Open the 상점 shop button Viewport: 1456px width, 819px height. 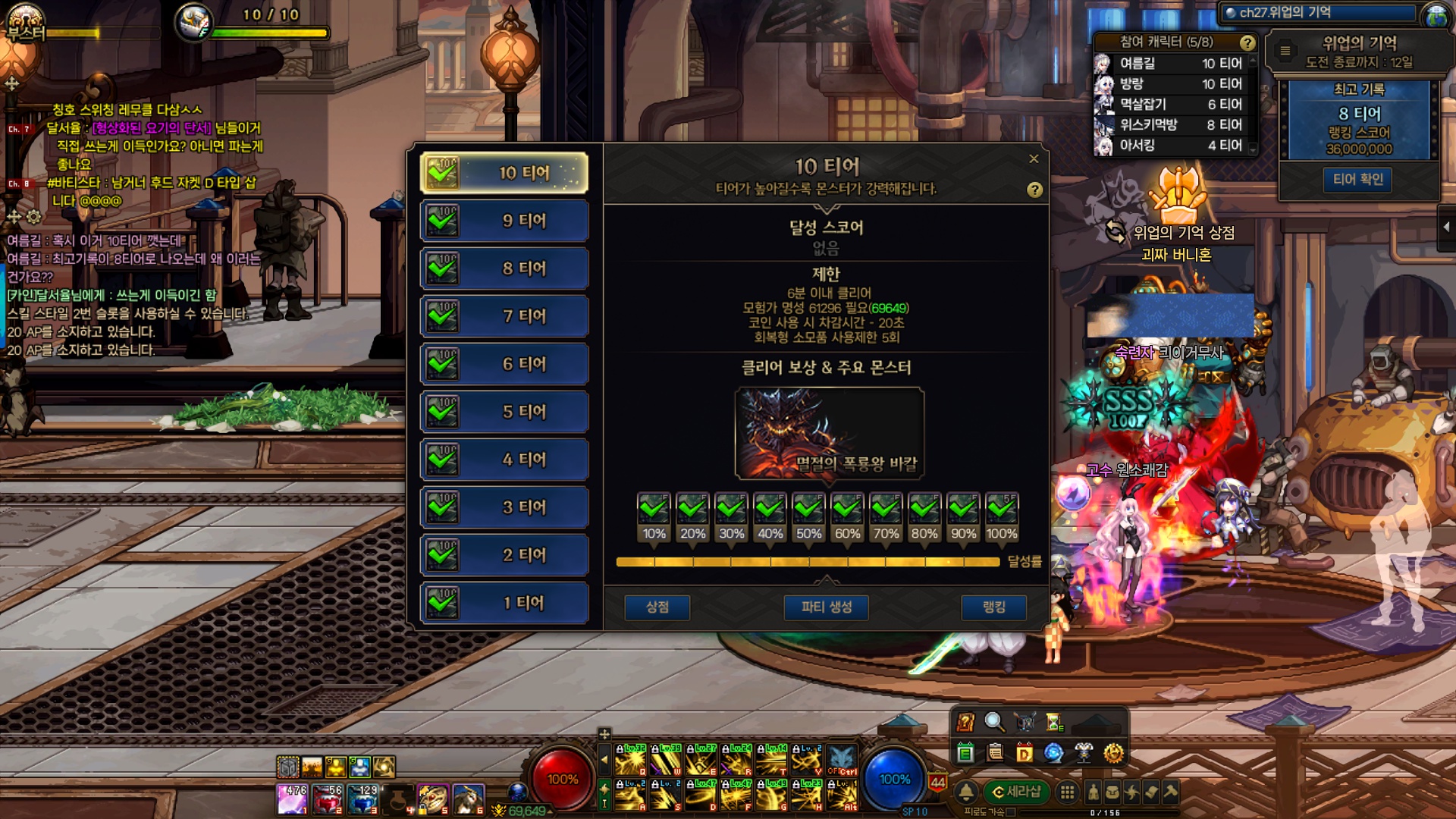pos(657,607)
